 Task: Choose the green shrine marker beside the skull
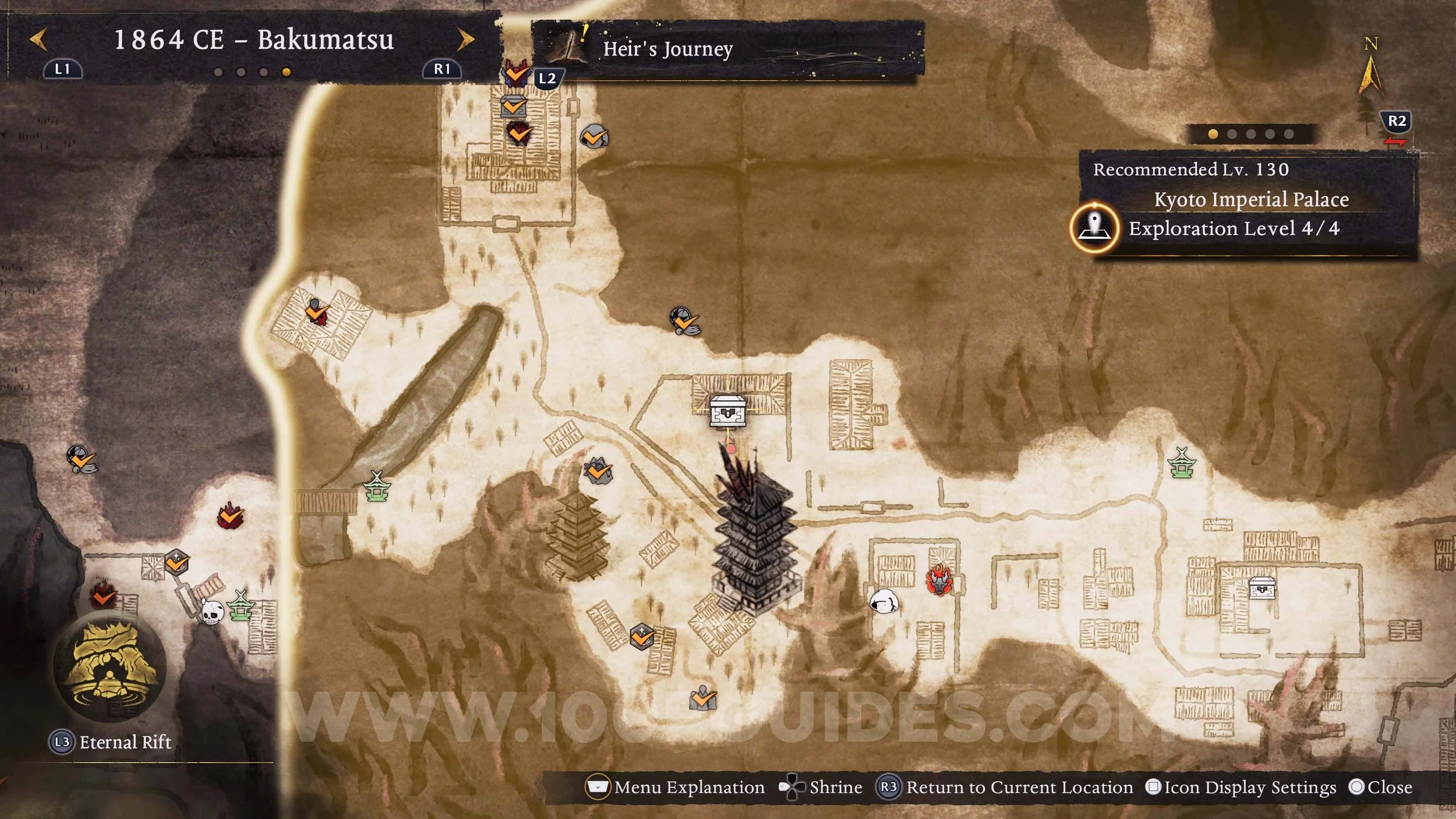pos(241,606)
